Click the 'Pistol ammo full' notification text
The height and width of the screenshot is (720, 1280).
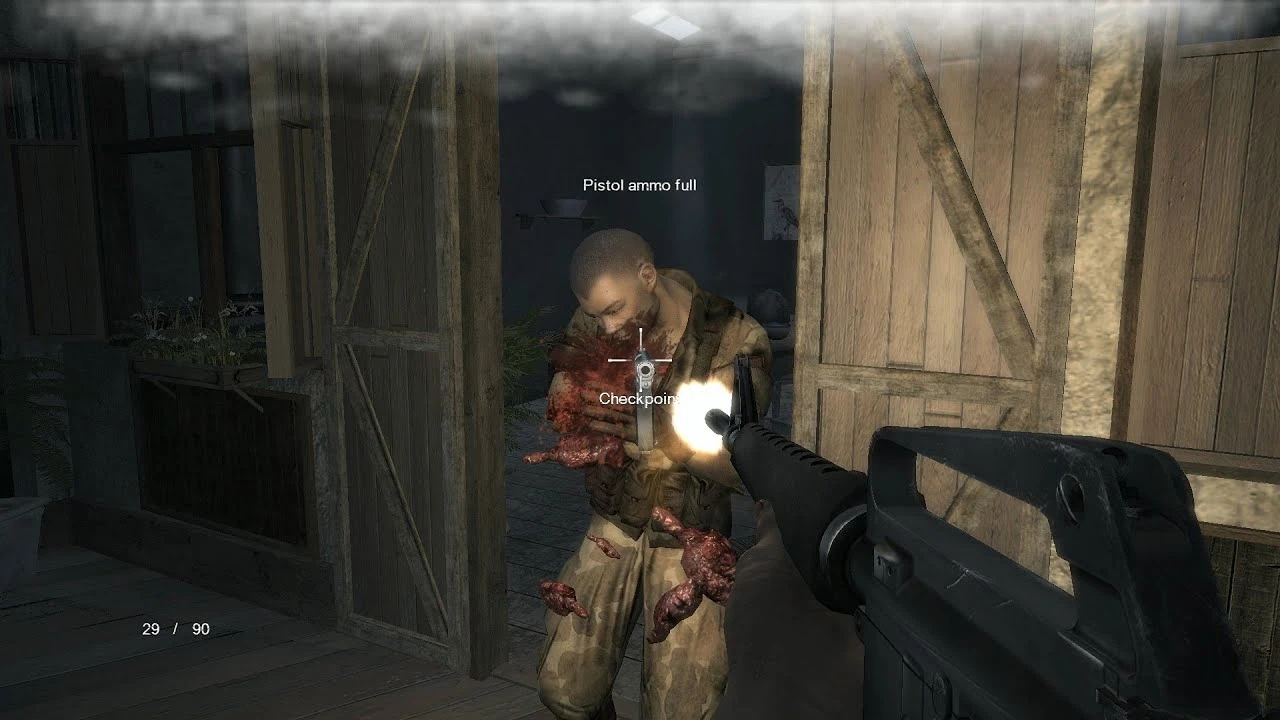click(641, 185)
